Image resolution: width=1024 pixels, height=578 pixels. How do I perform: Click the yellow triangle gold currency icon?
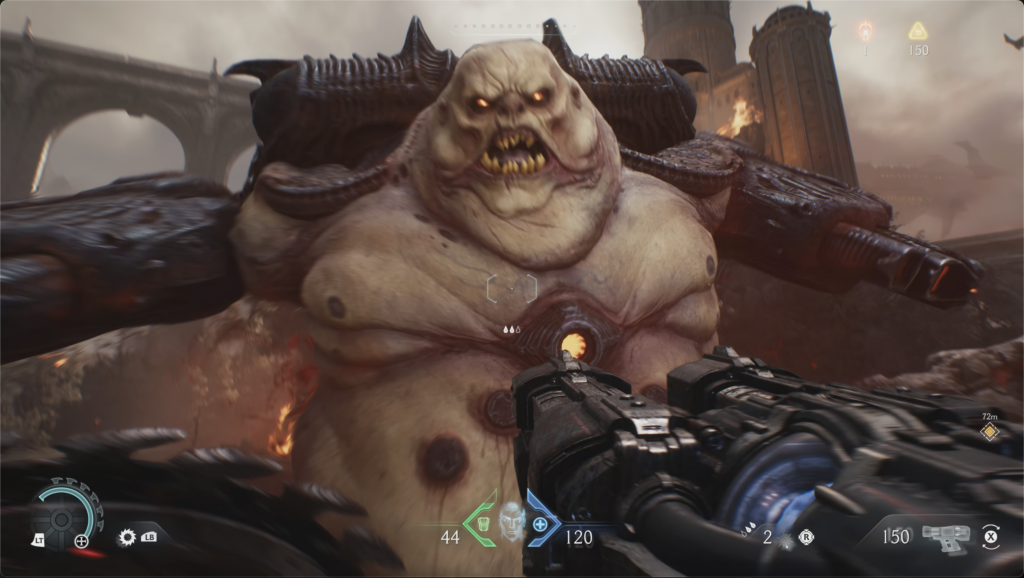(917, 31)
